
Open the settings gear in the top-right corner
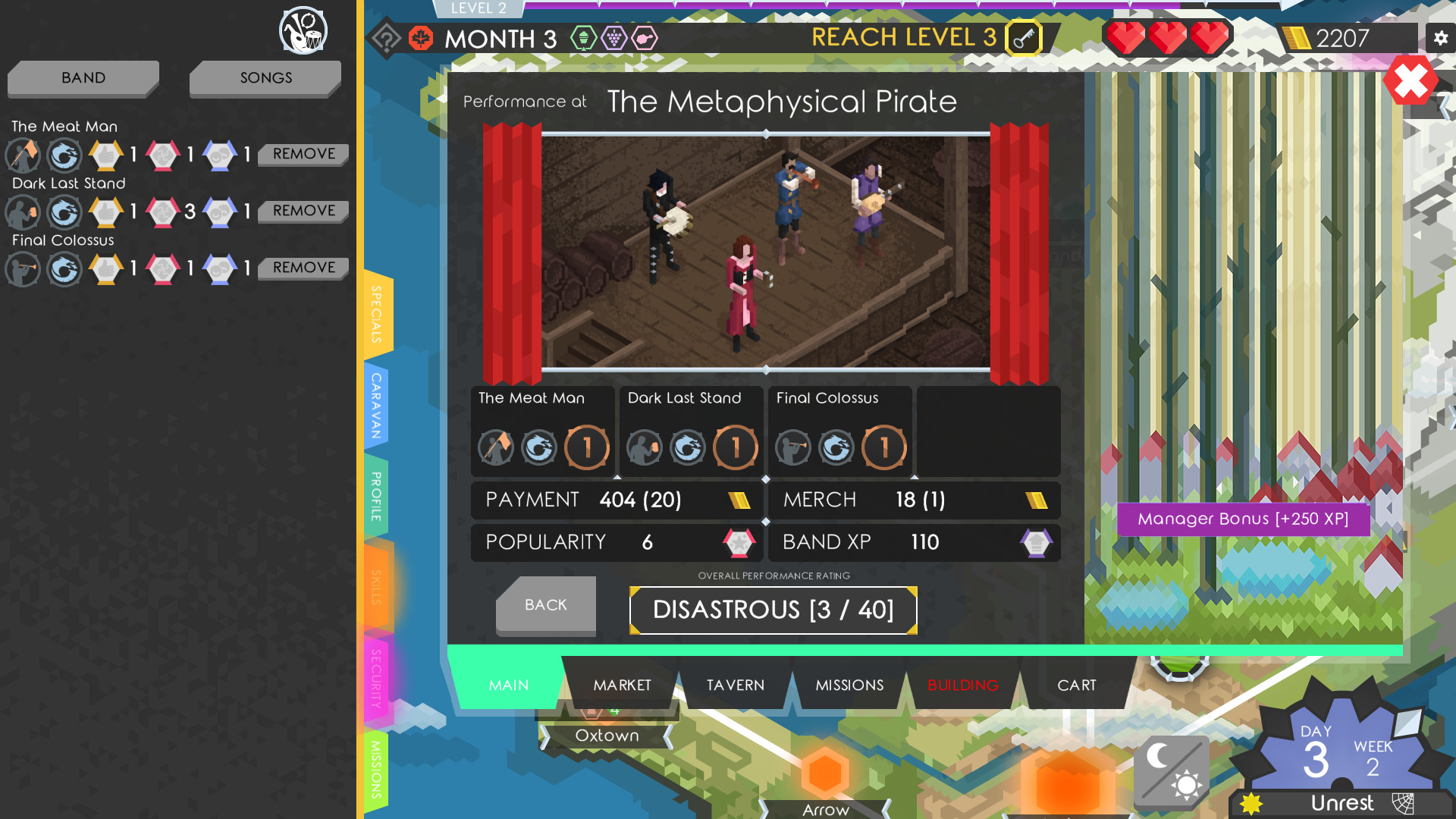pos(1440,37)
